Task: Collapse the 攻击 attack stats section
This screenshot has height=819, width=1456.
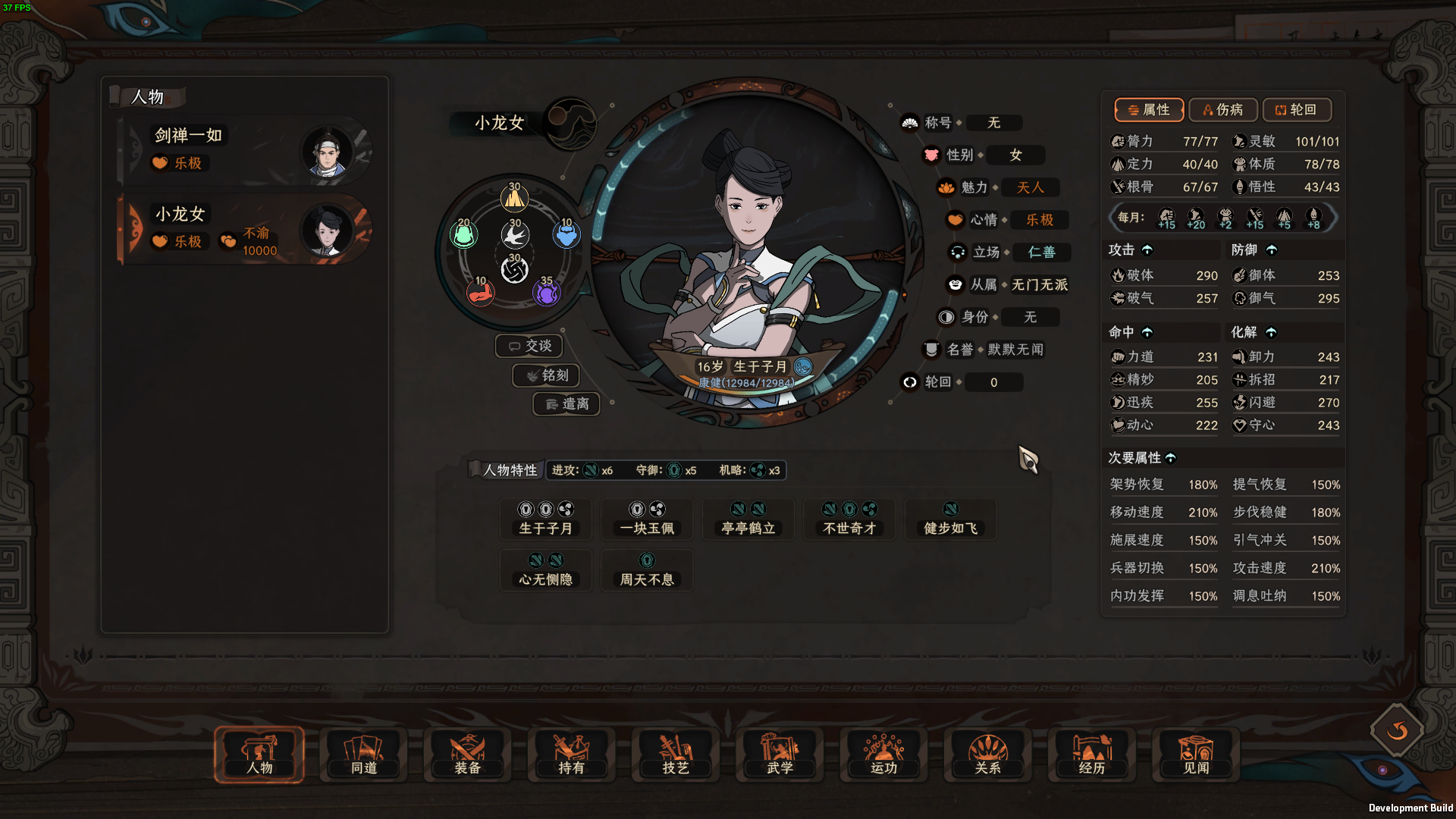Action: (x=1147, y=249)
